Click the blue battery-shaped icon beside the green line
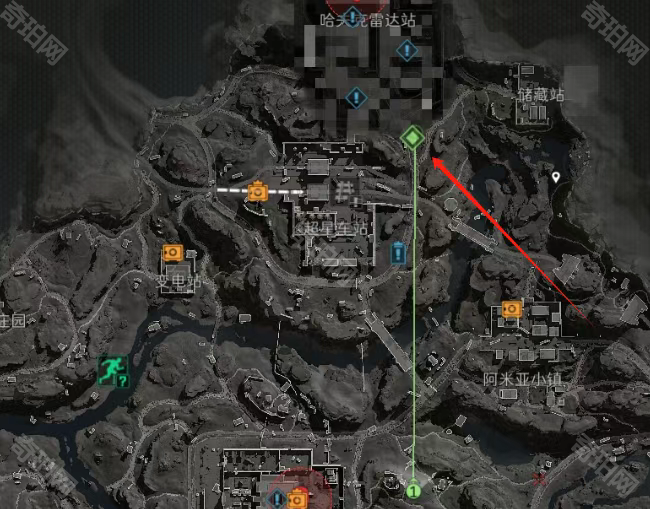 (399, 250)
